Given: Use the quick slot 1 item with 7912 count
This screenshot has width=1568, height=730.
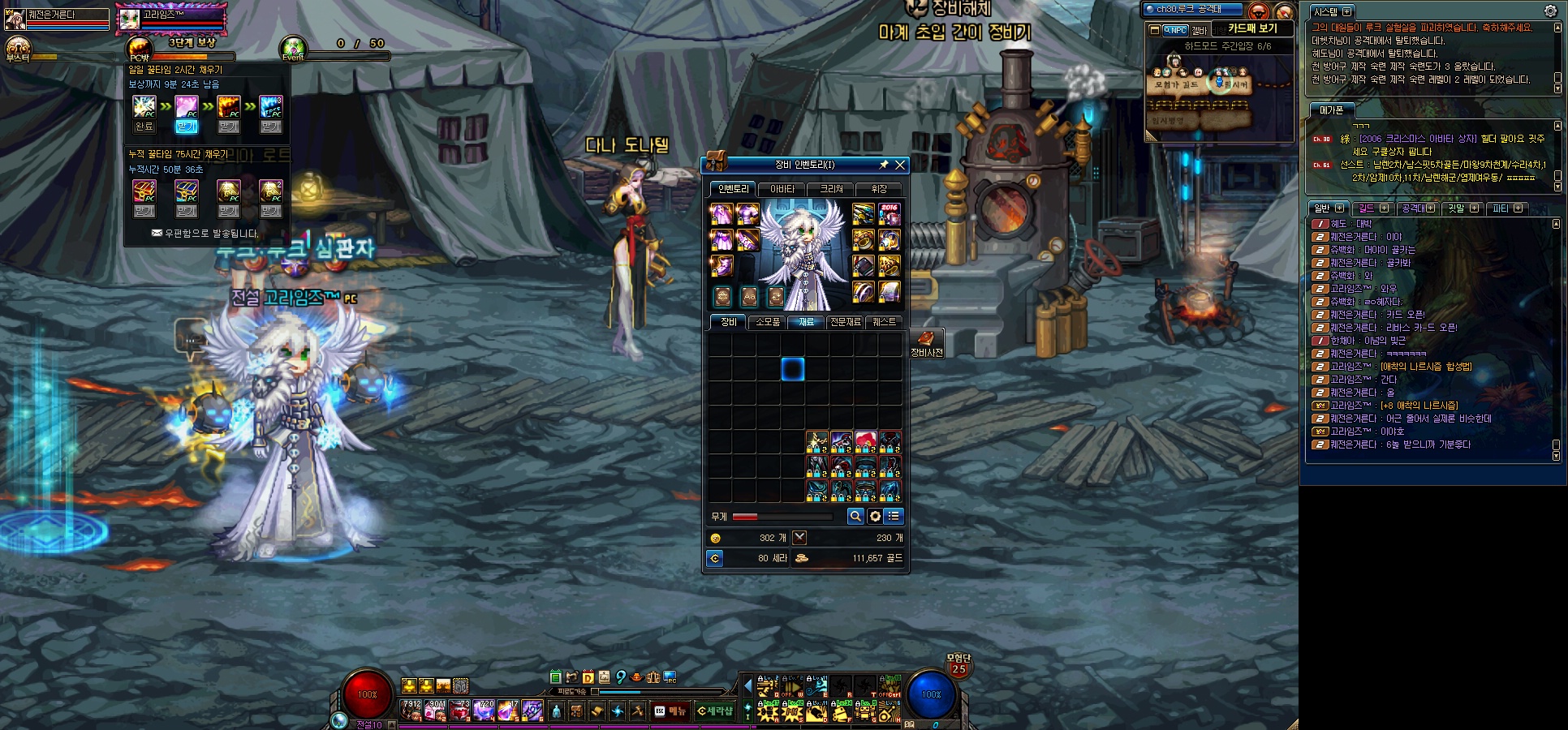Looking at the screenshot, I should click(411, 711).
